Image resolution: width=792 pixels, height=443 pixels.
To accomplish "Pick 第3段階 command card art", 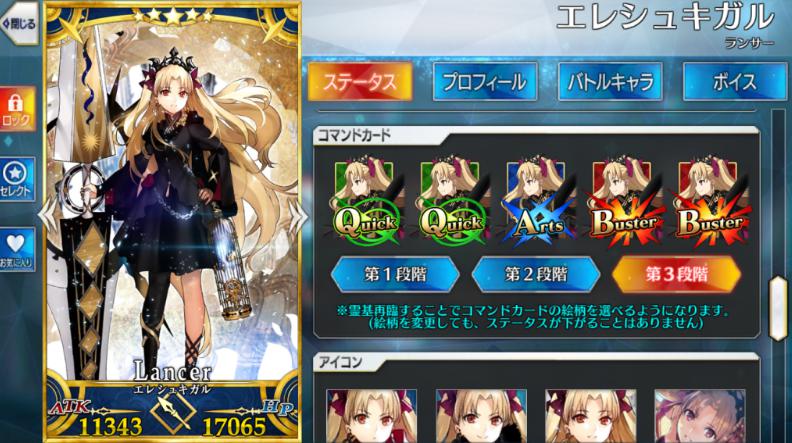I will tap(677, 274).
